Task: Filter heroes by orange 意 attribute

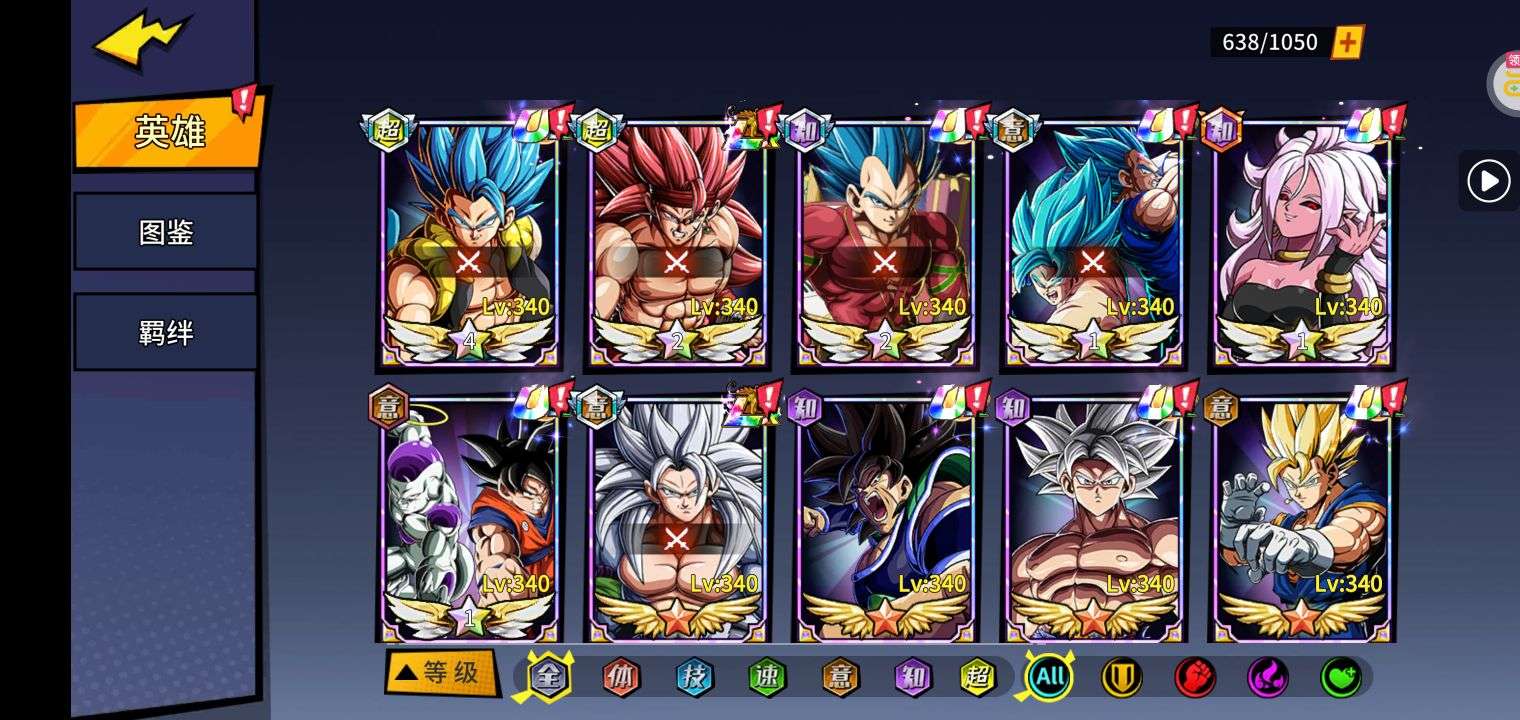Action: (x=840, y=677)
